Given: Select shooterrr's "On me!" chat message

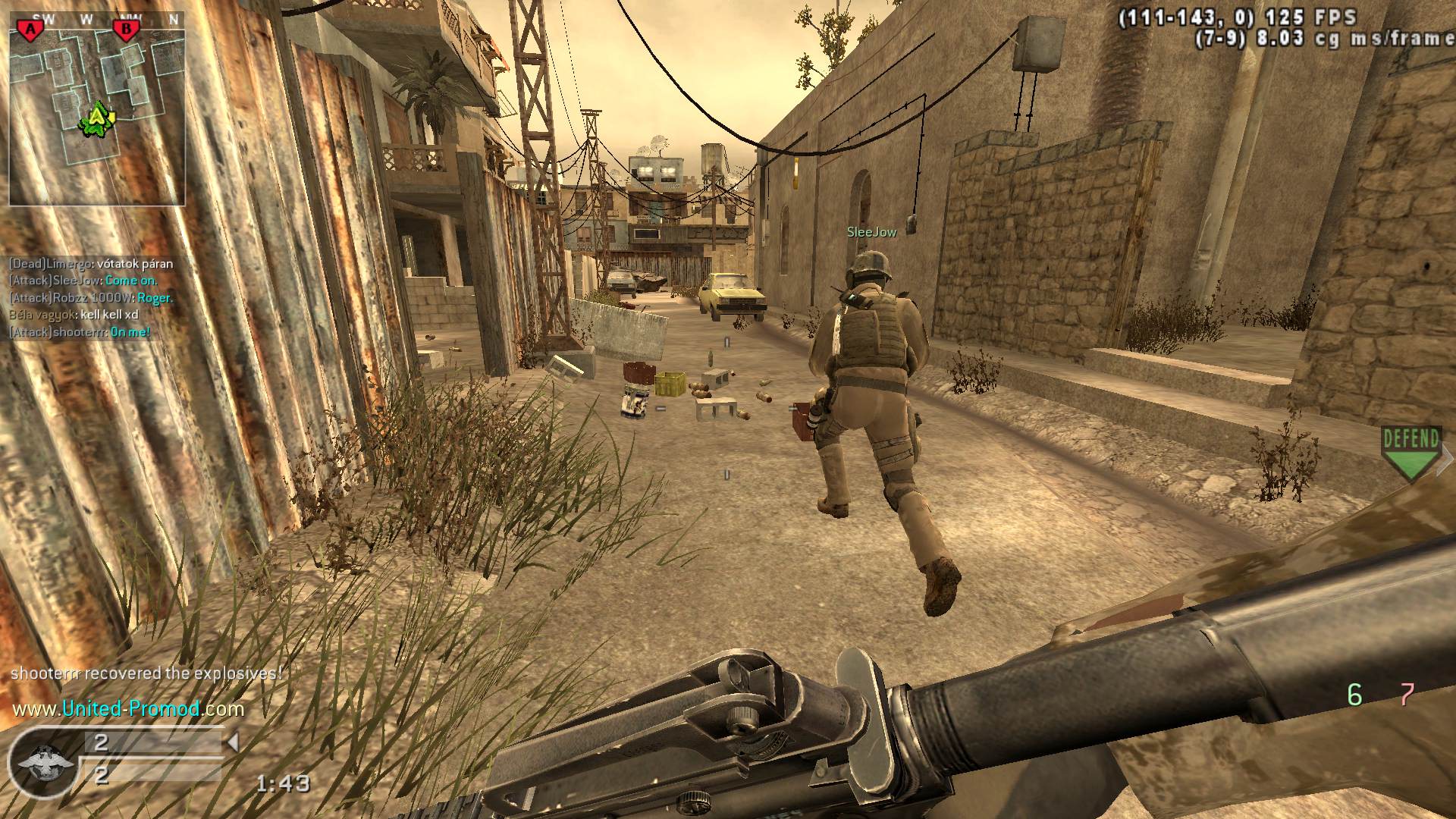Looking at the screenshot, I should [80, 331].
